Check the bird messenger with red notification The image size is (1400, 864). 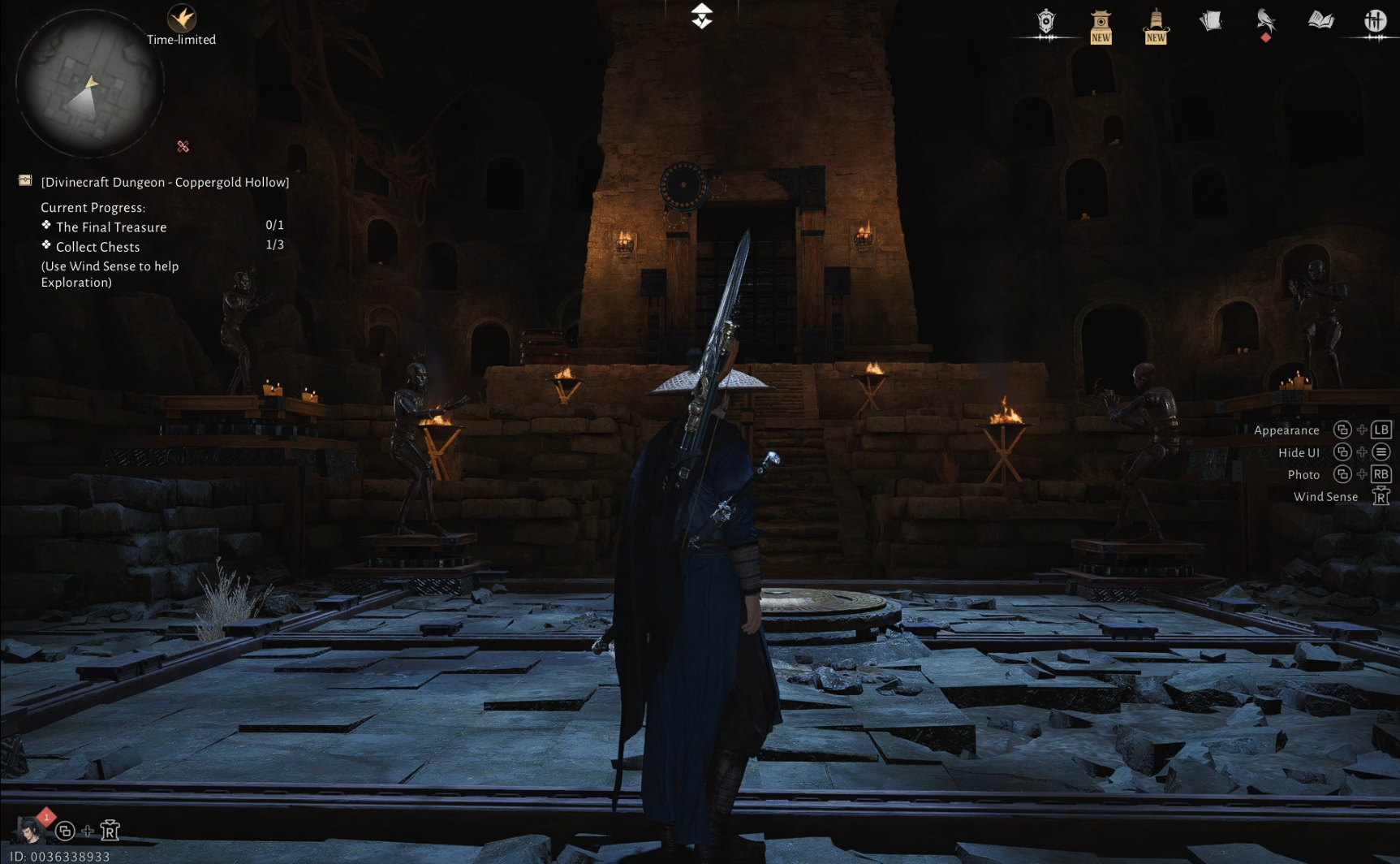[x=1264, y=21]
